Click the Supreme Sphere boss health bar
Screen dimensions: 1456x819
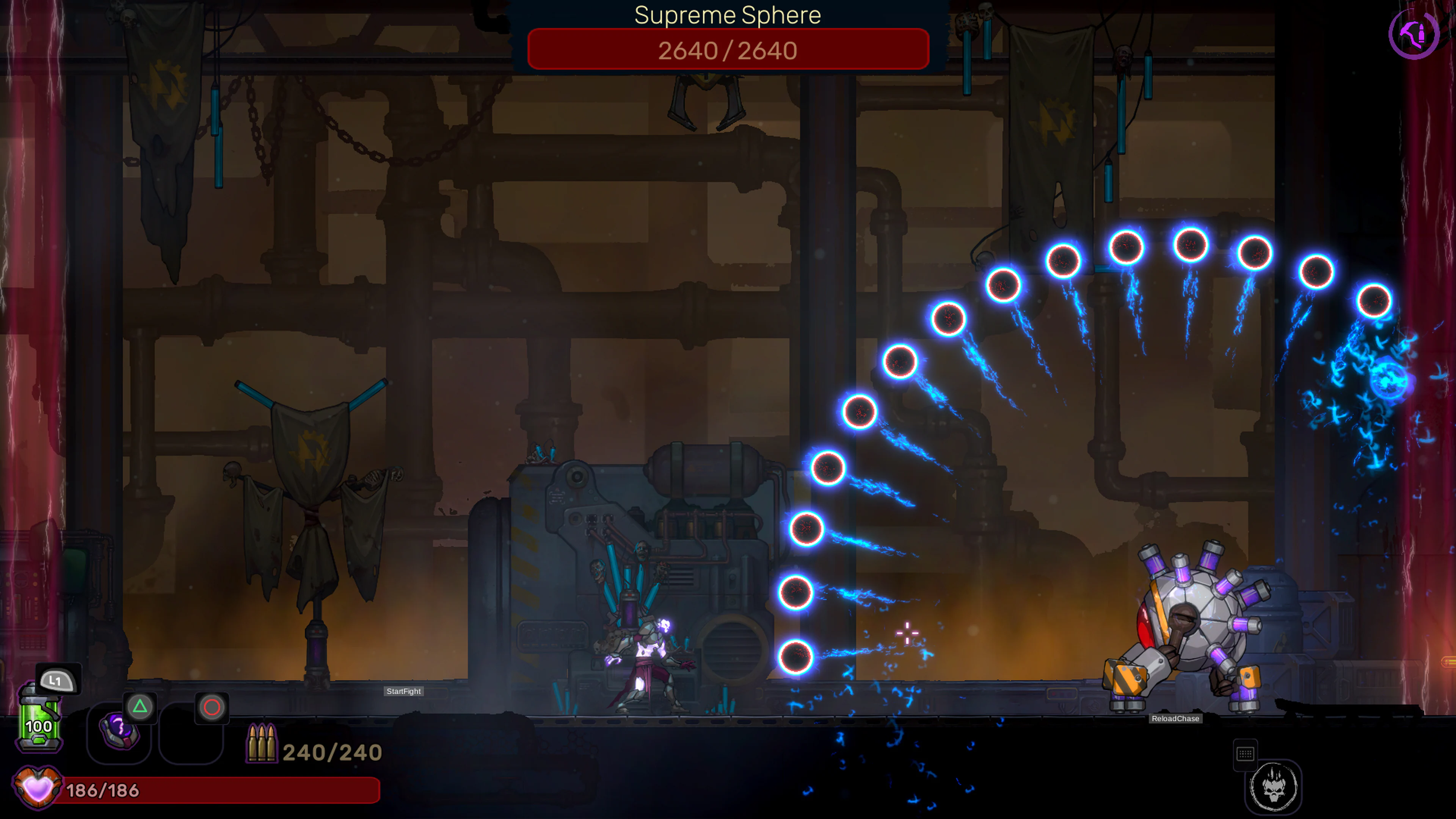[x=728, y=50]
